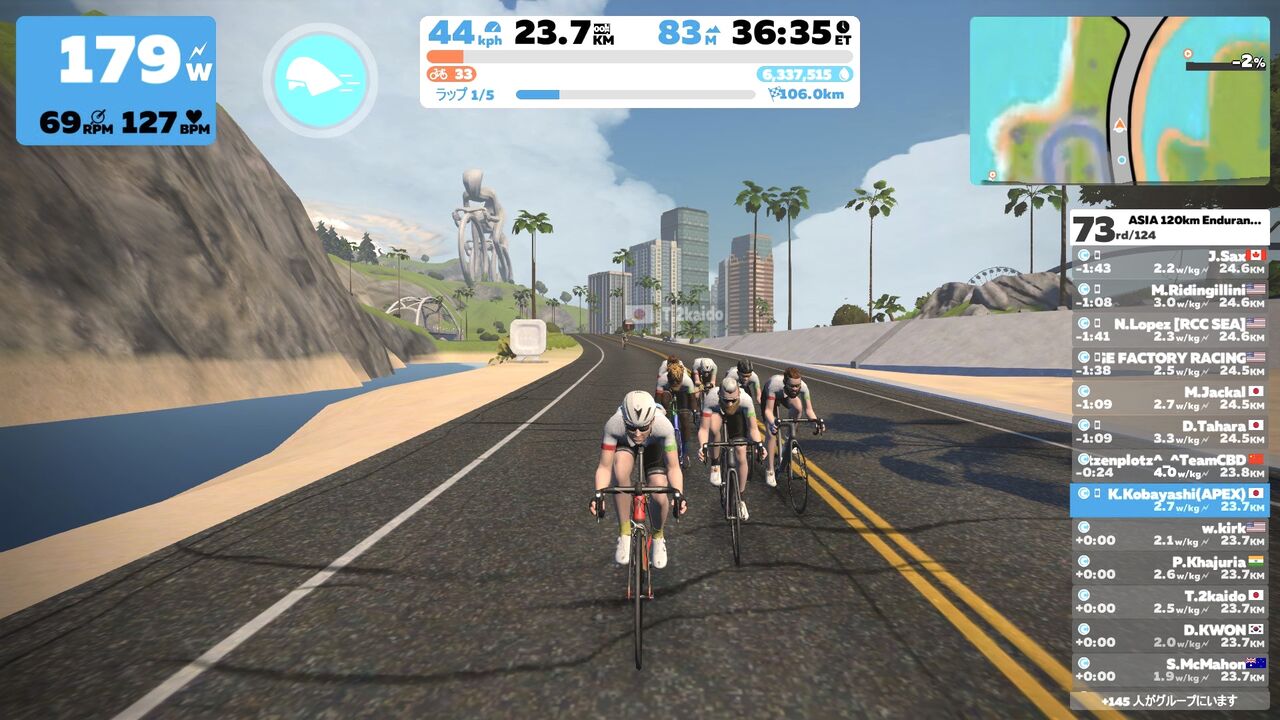Select the TeamCBD rider row
The height and width of the screenshot is (720, 1280).
click(1169, 466)
